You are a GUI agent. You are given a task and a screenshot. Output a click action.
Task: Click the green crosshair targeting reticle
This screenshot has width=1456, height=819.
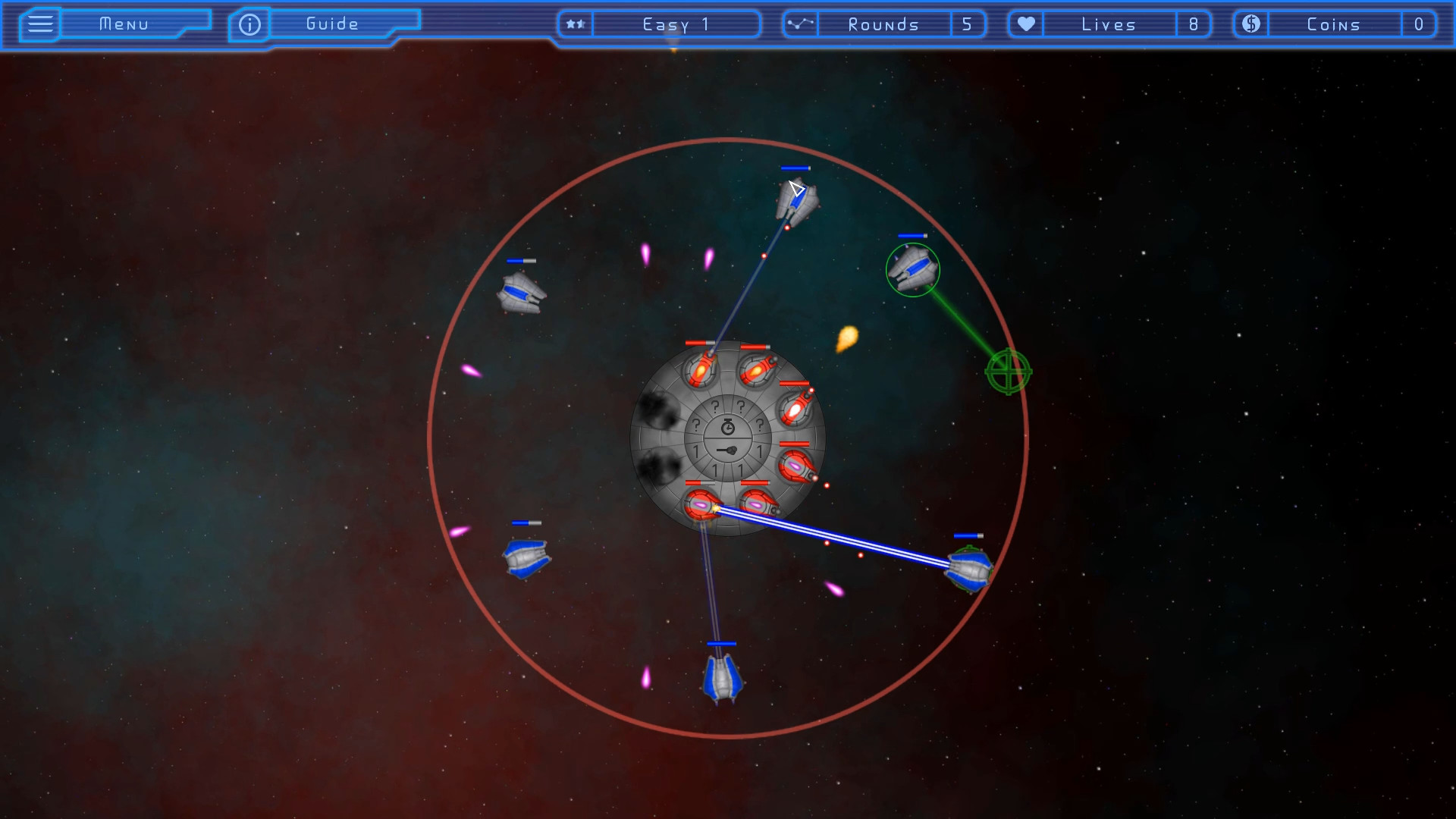[x=1007, y=372]
